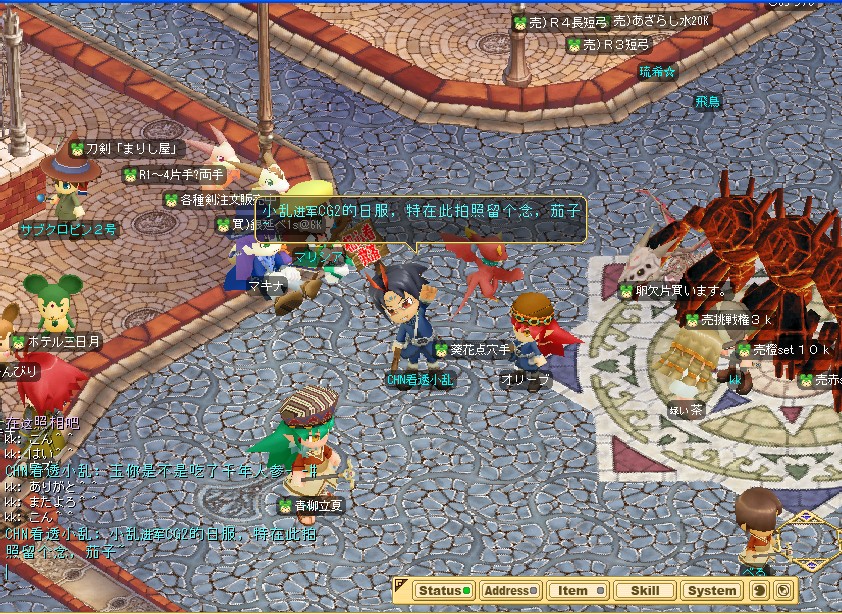The width and height of the screenshot is (842, 614).
Task: Open the System menu
Action: (x=712, y=590)
